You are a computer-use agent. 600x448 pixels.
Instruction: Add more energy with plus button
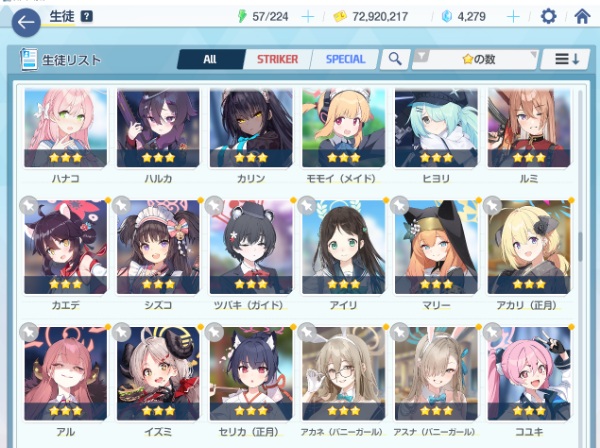tap(308, 16)
